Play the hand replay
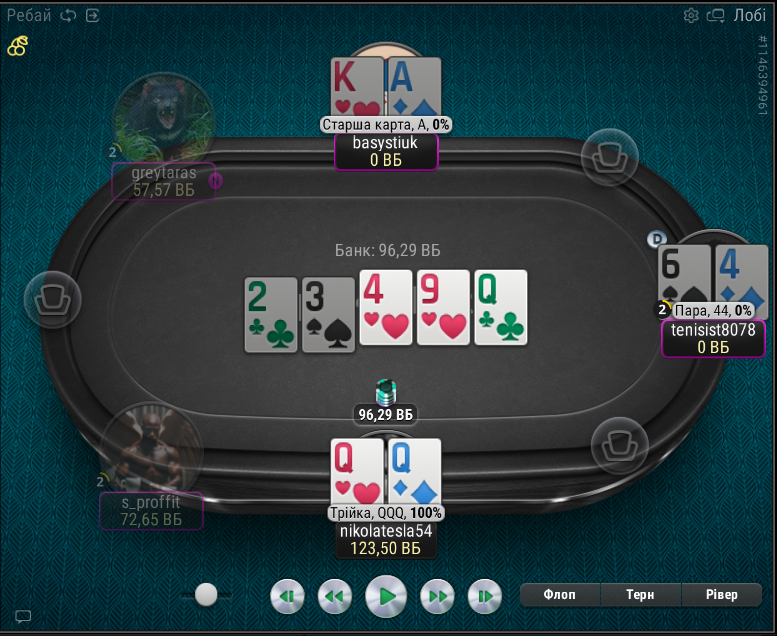Screen dimensions: 777x636 (385, 597)
